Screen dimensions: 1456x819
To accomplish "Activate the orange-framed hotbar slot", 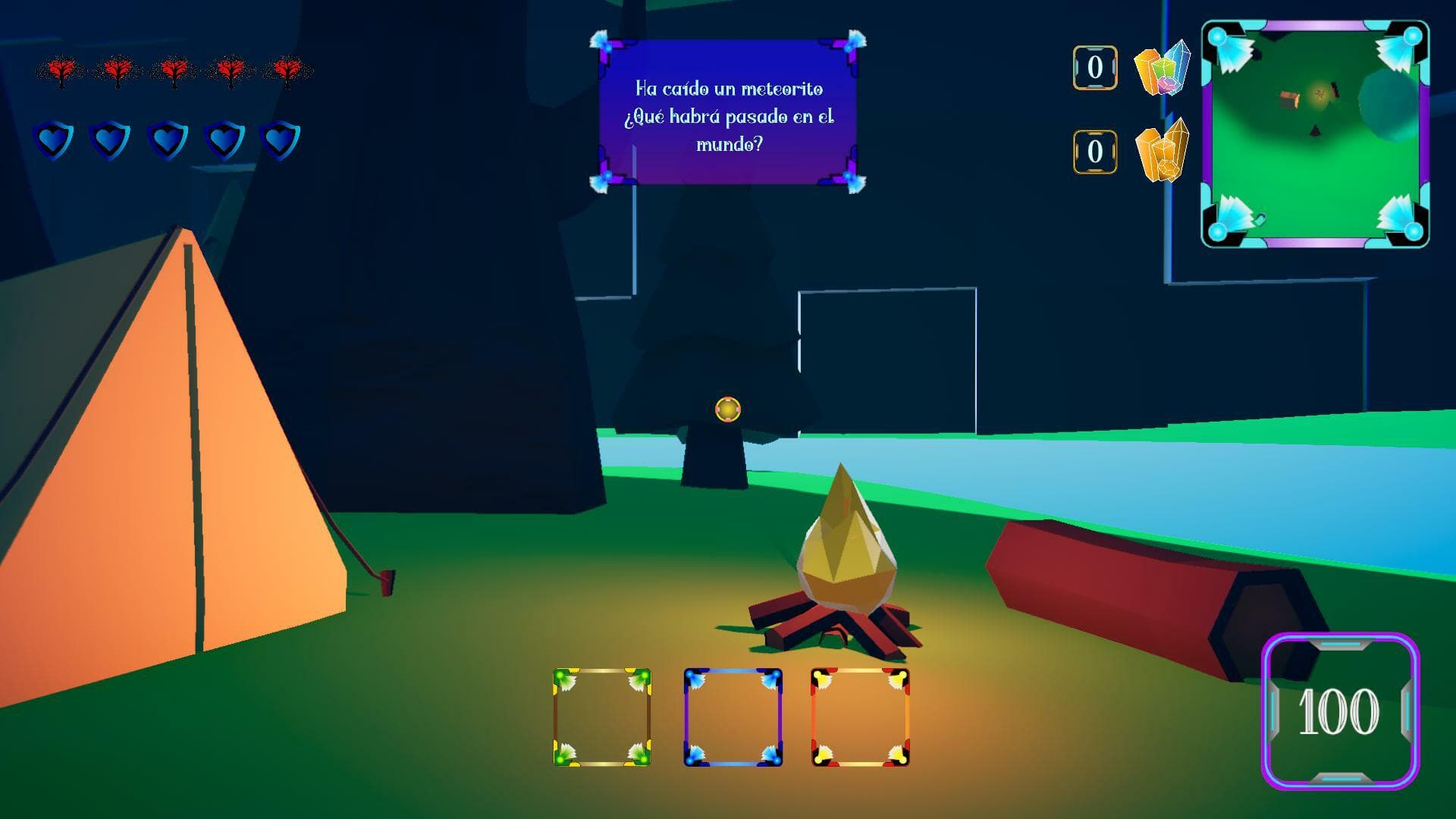I will pyautogui.click(x=860, y=717).
